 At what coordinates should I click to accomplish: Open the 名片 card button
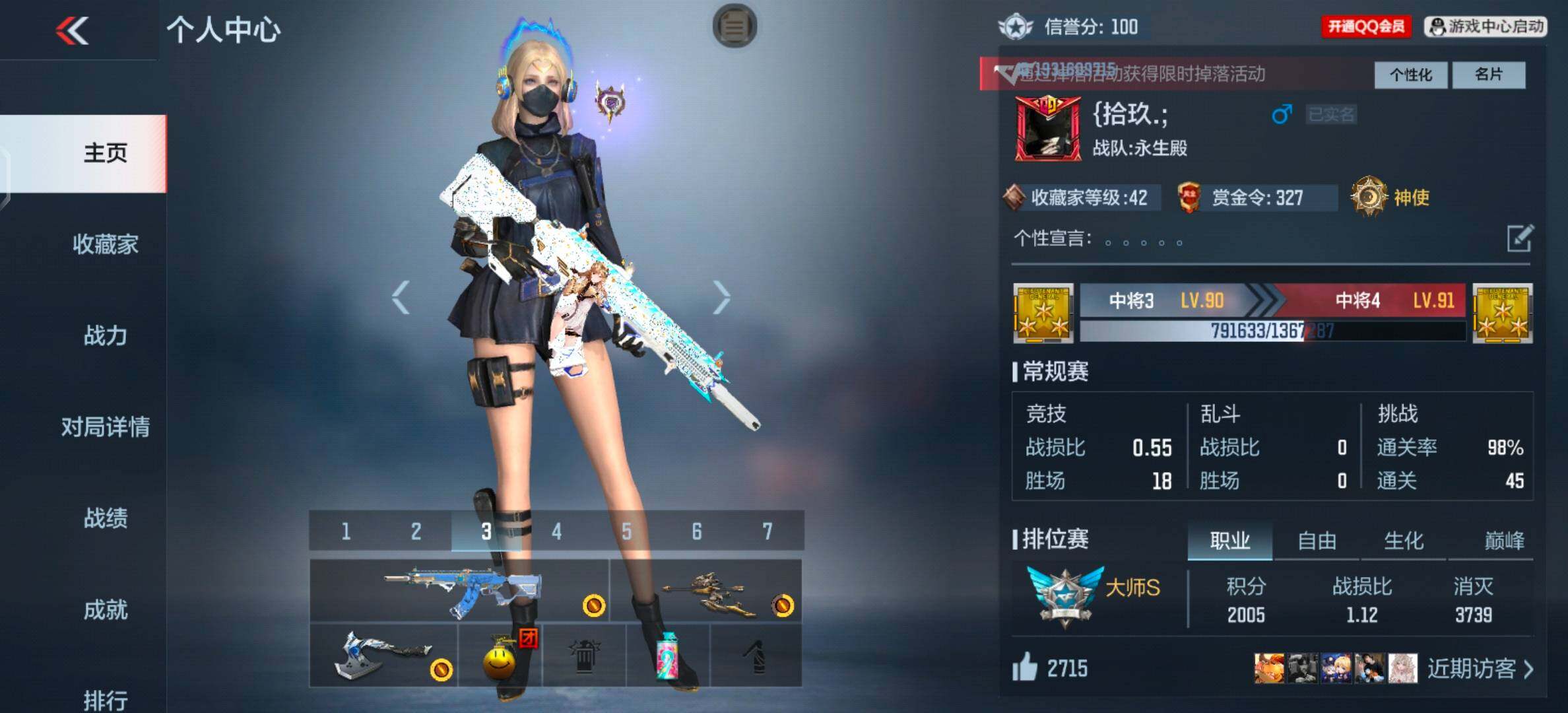(x=1489, y=75)
